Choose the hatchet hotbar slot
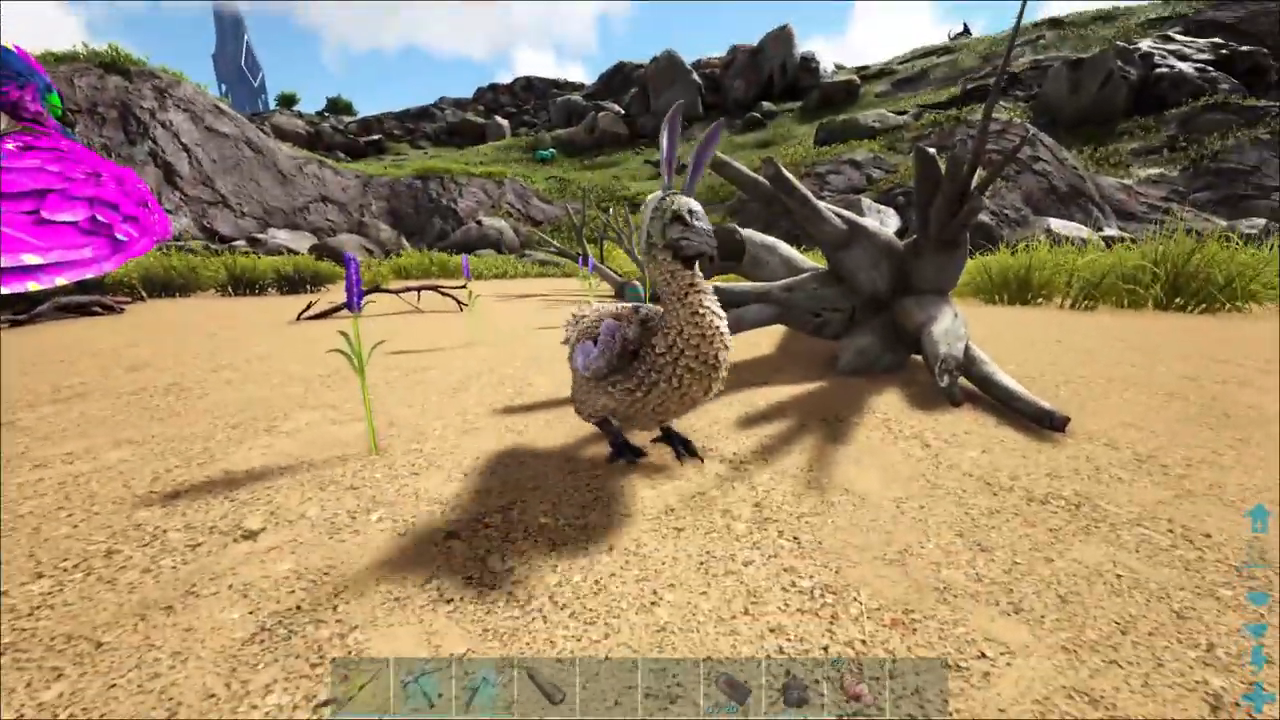 coord(484,688)
